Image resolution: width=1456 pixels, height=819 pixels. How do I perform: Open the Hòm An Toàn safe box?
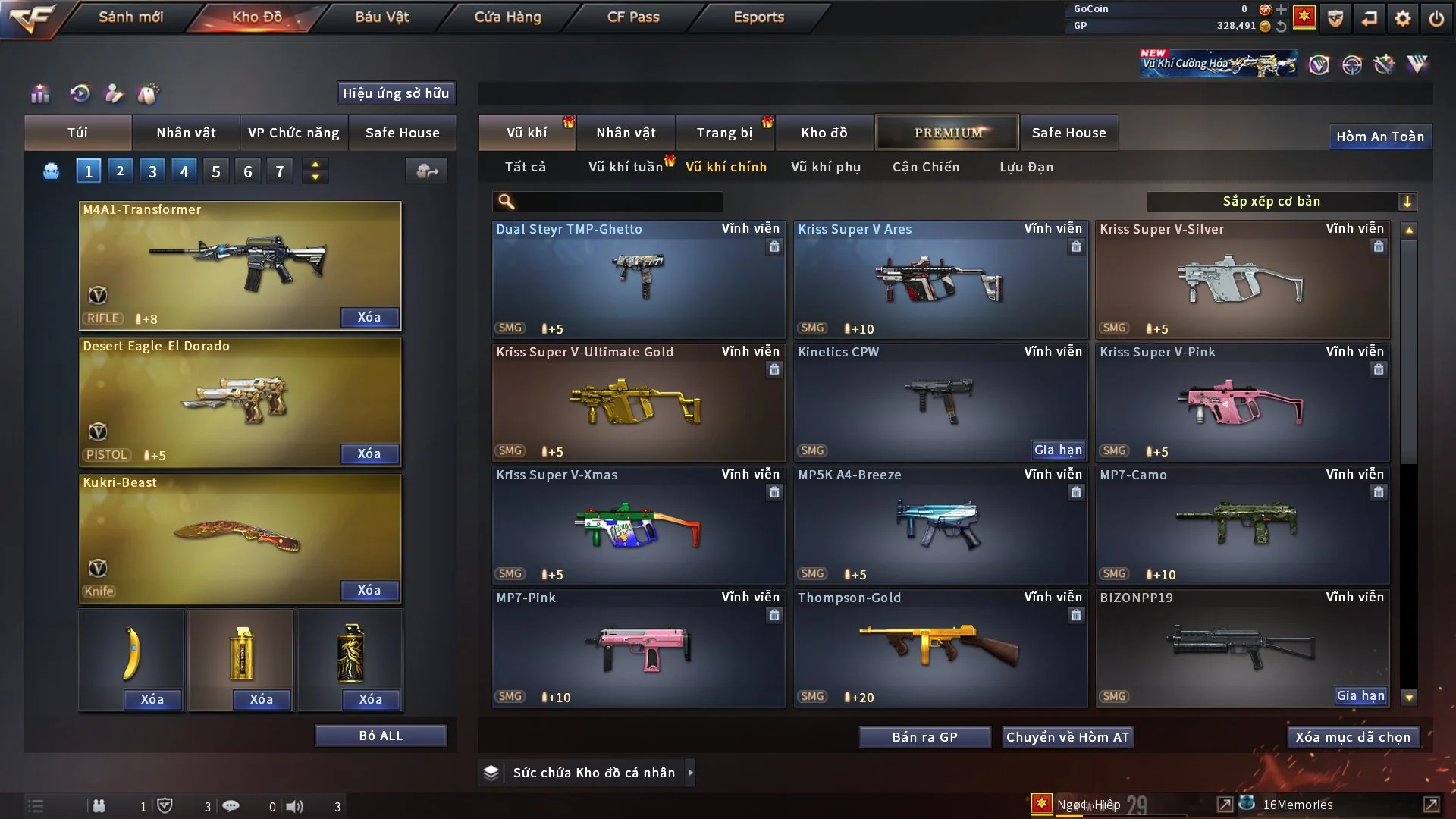[x=1379, y=136]
